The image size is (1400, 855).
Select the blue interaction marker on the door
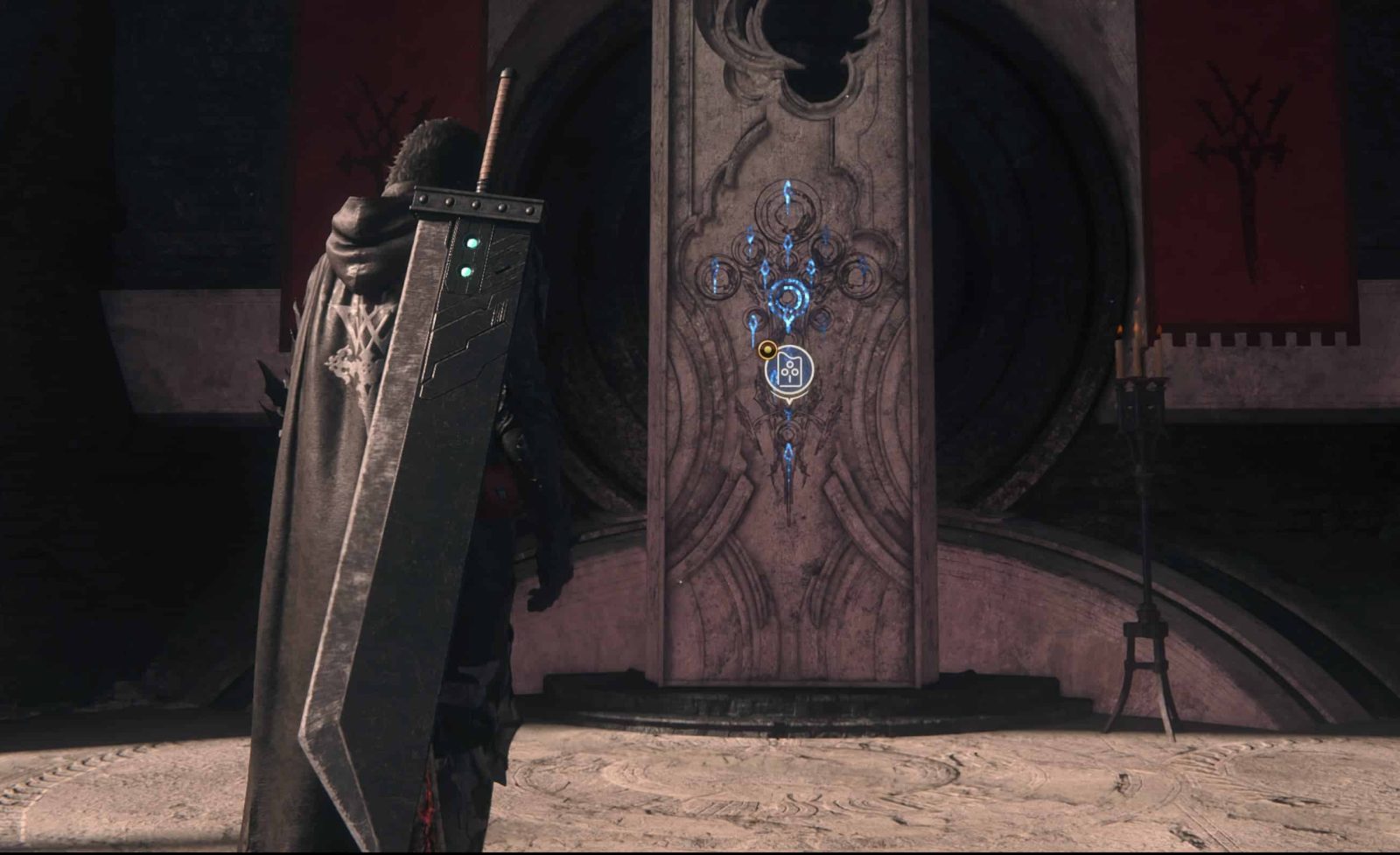point(788,371)
